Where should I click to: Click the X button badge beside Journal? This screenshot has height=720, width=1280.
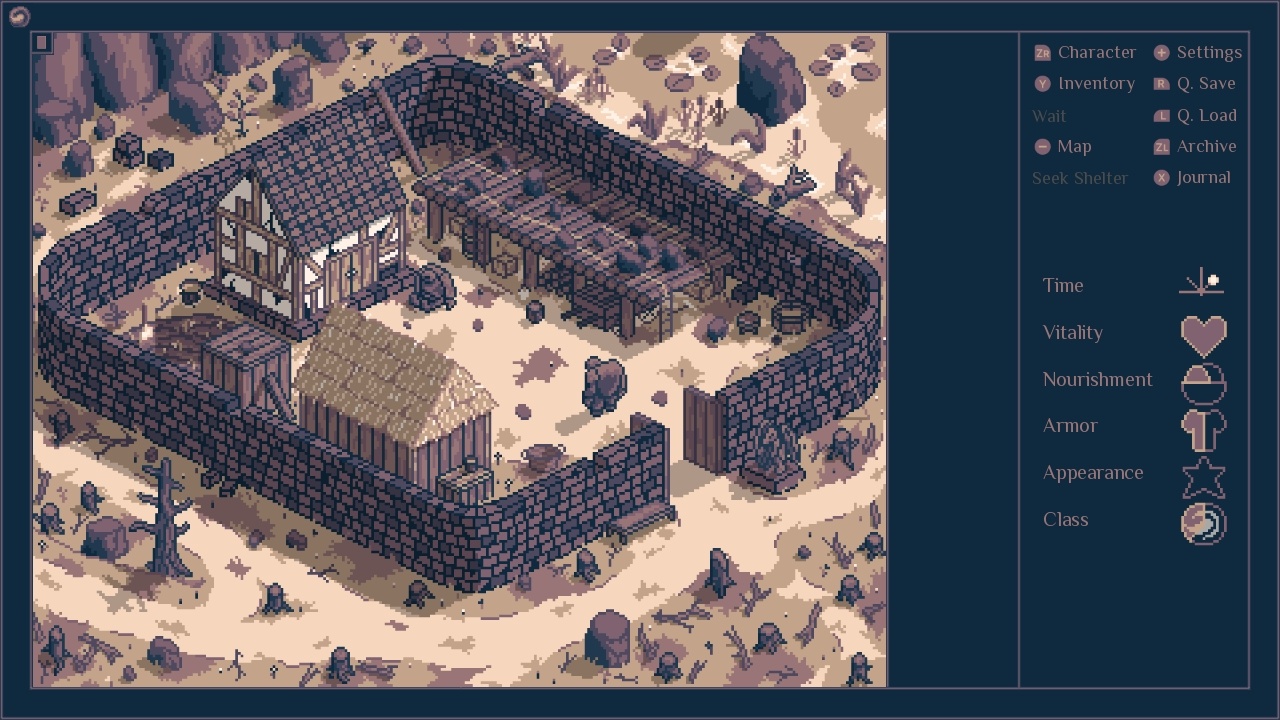tap(1159, 177)
